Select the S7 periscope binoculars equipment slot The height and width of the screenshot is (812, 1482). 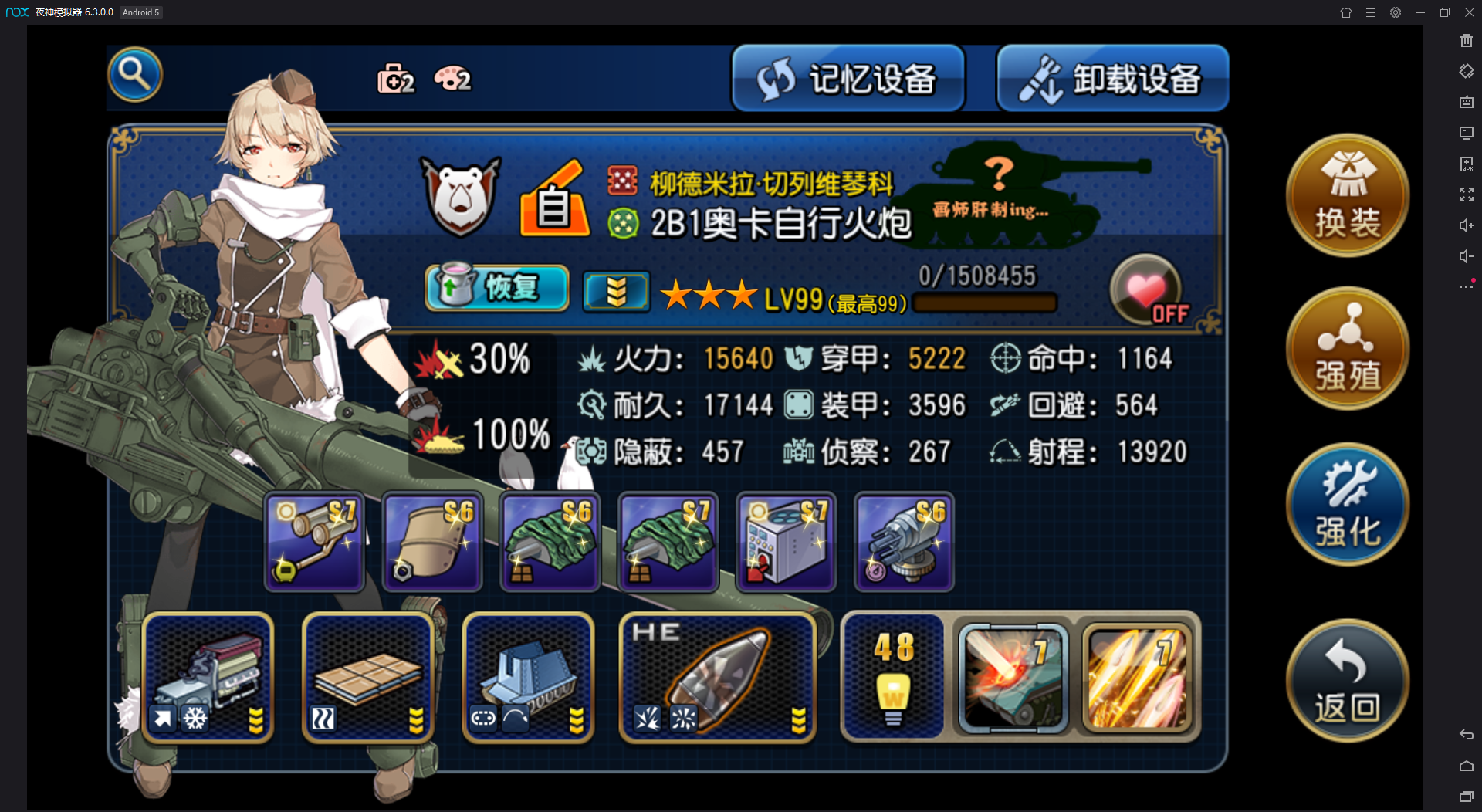coord(314,543)
